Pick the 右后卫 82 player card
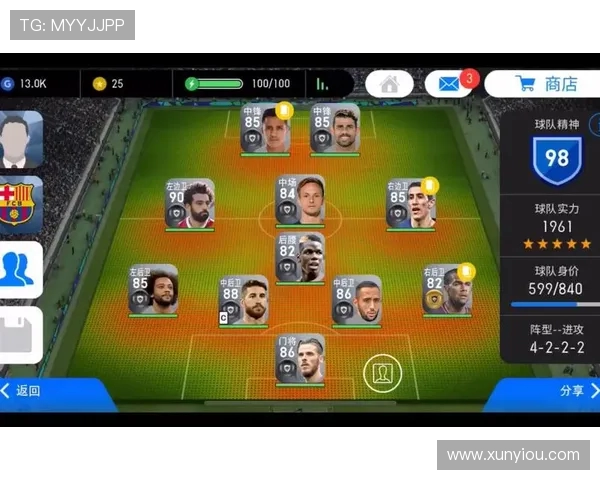 [x=447, y=290]
